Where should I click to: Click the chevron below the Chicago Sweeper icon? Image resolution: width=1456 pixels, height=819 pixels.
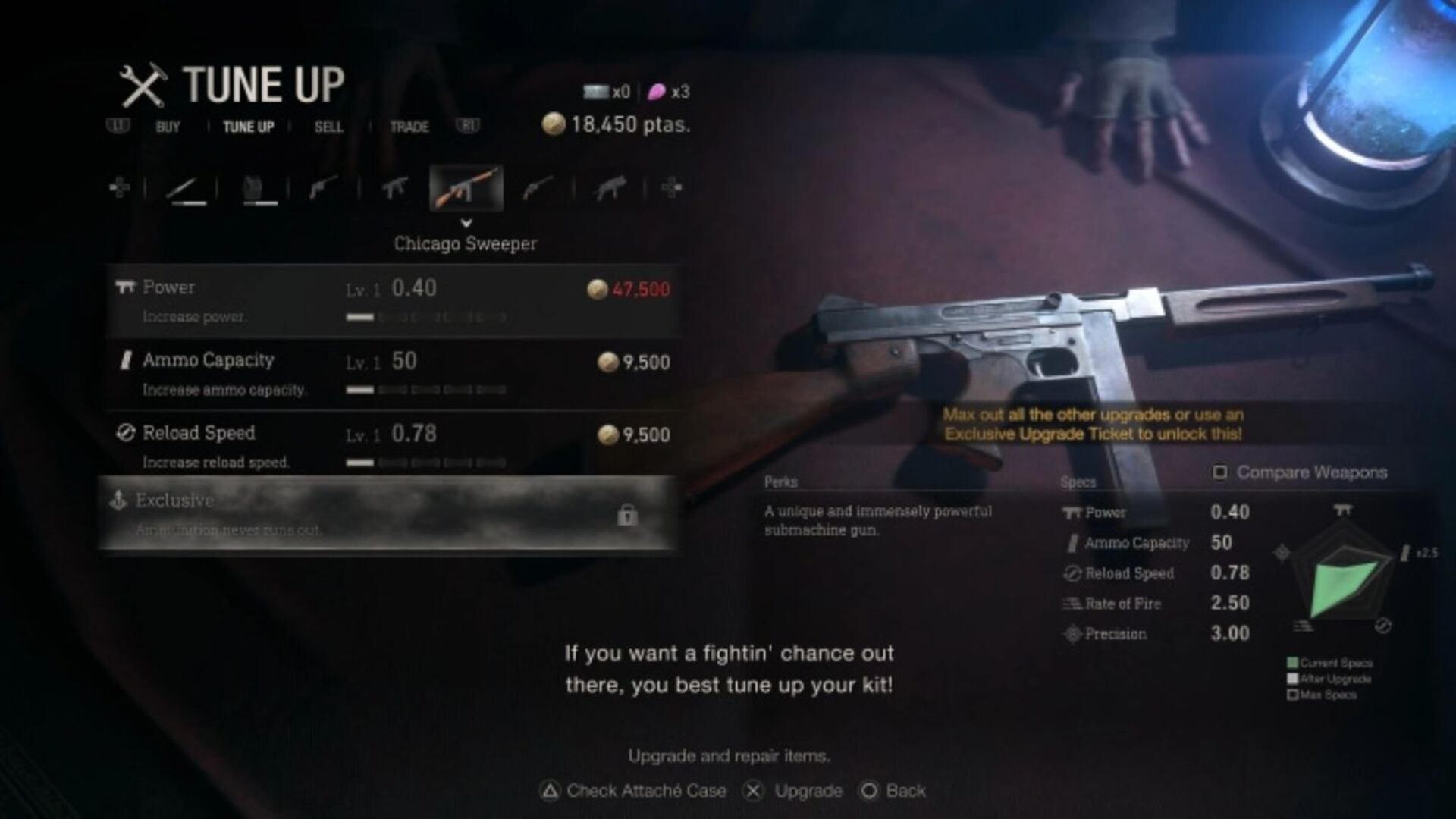465,224
